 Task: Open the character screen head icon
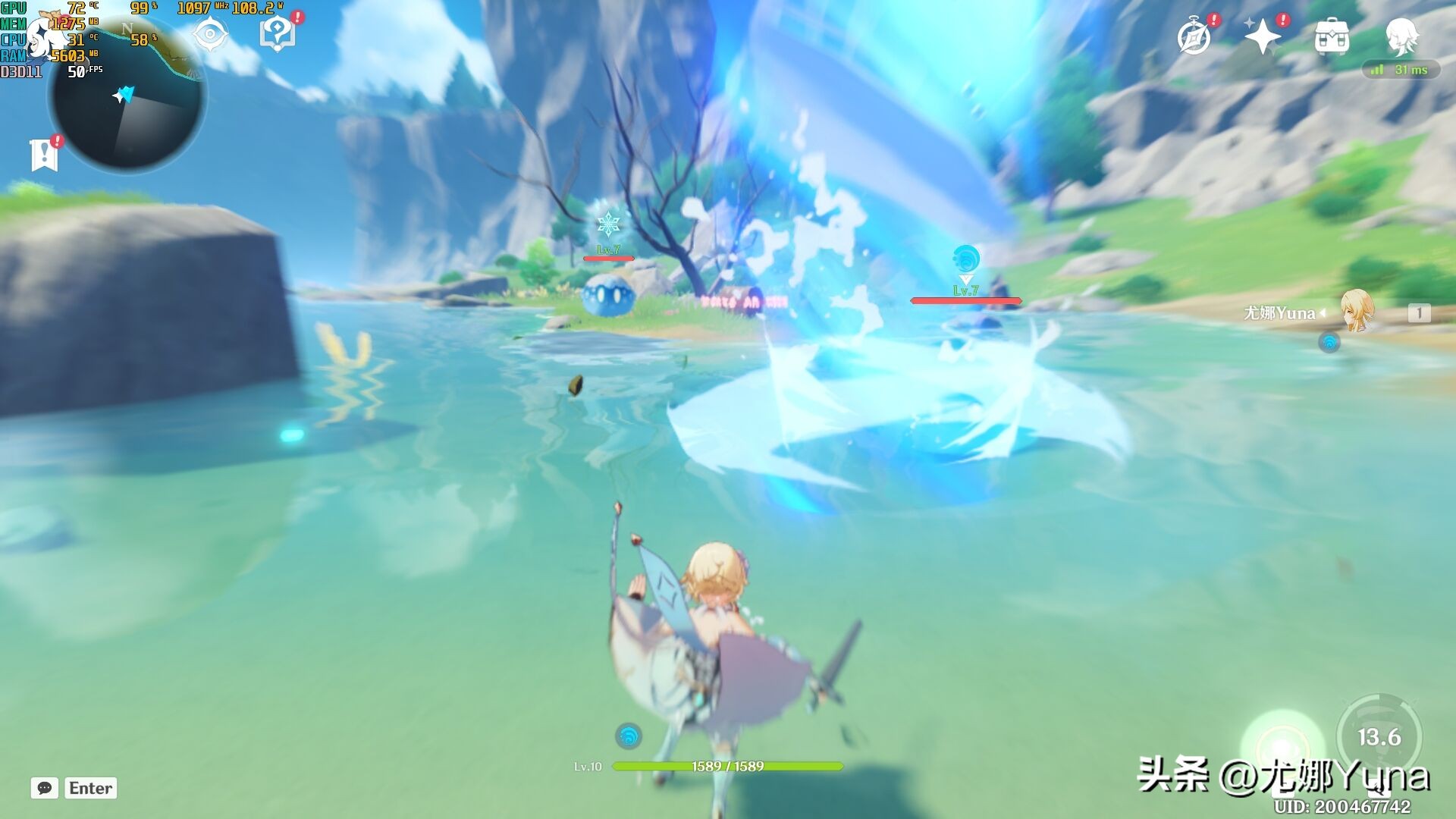click(x=1401, y=36)
